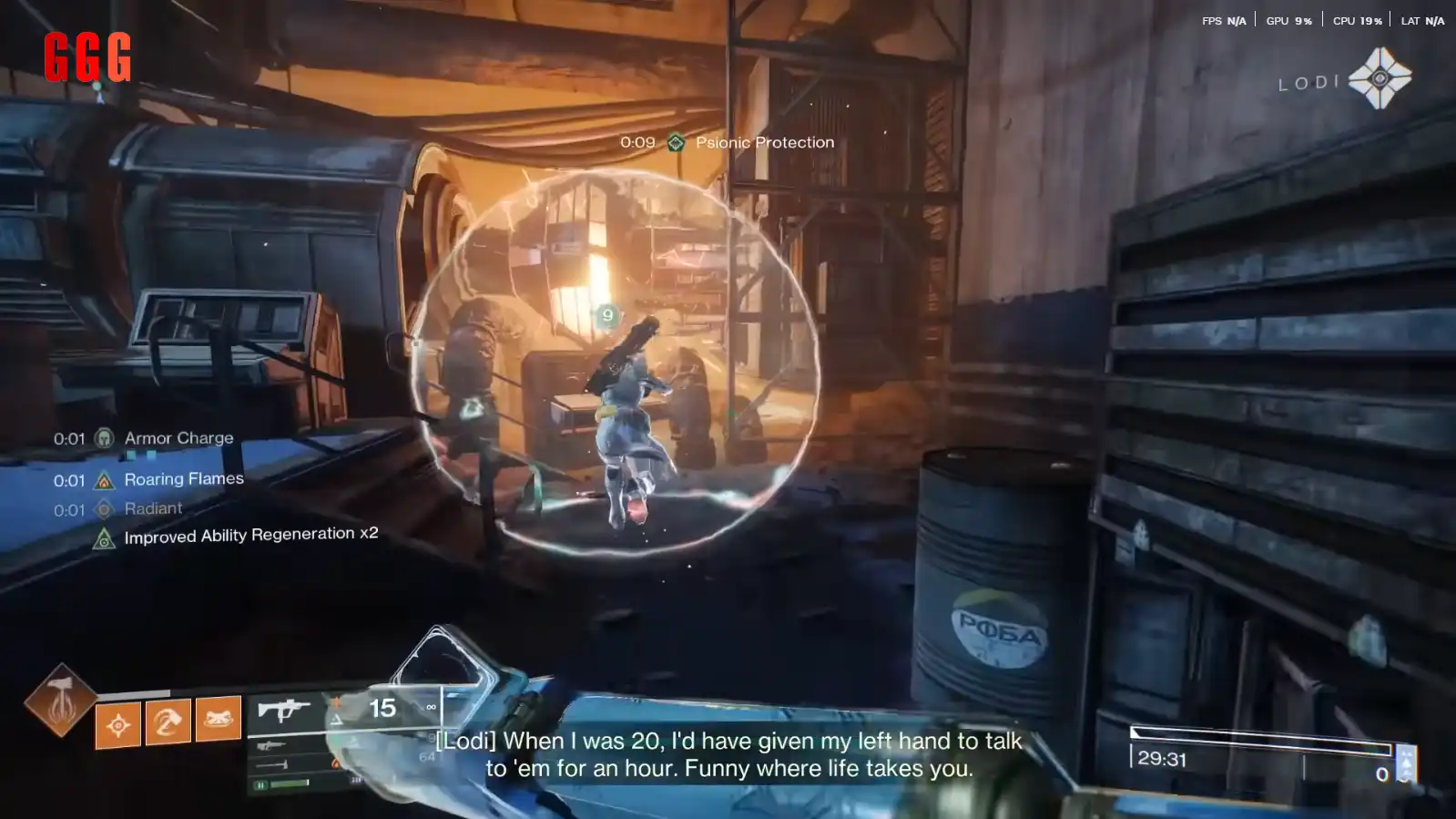This screenshot has width=1456, height=819.
Task: Inspect the Roaring Flames buff icon
Action: pyautogui.click(x=105, y=480)
